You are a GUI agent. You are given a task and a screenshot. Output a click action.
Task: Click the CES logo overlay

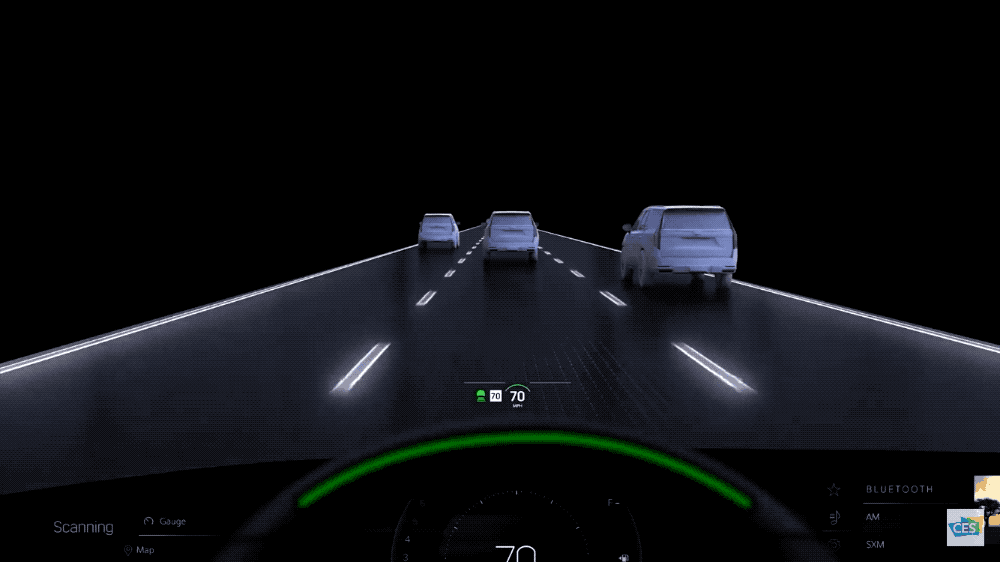pyautogui.click(x=965, y=527)
